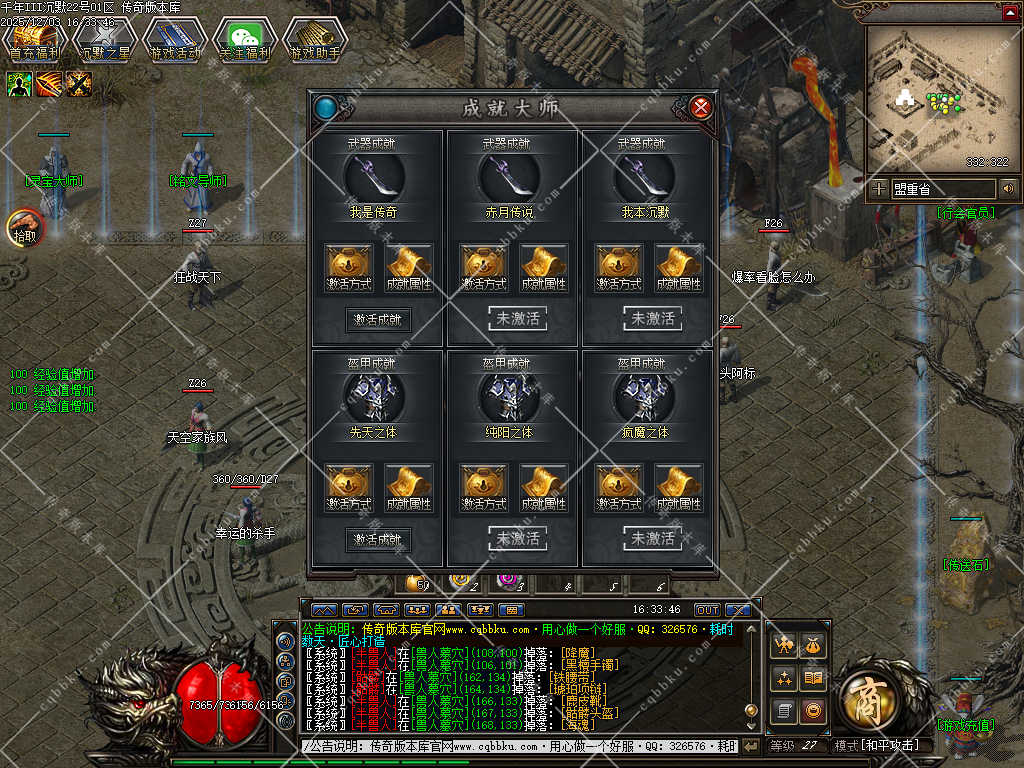Click the chat input field

coord(520,746)
